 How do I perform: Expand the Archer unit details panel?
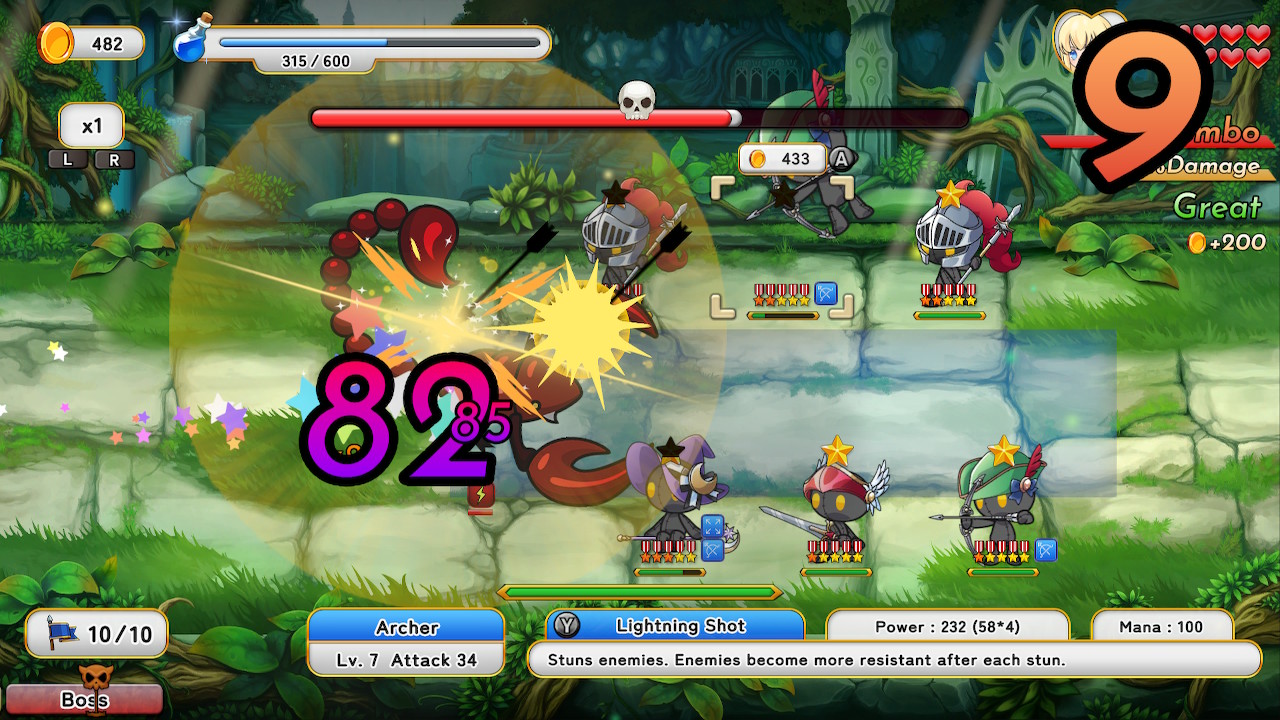(x=405, y=644)
